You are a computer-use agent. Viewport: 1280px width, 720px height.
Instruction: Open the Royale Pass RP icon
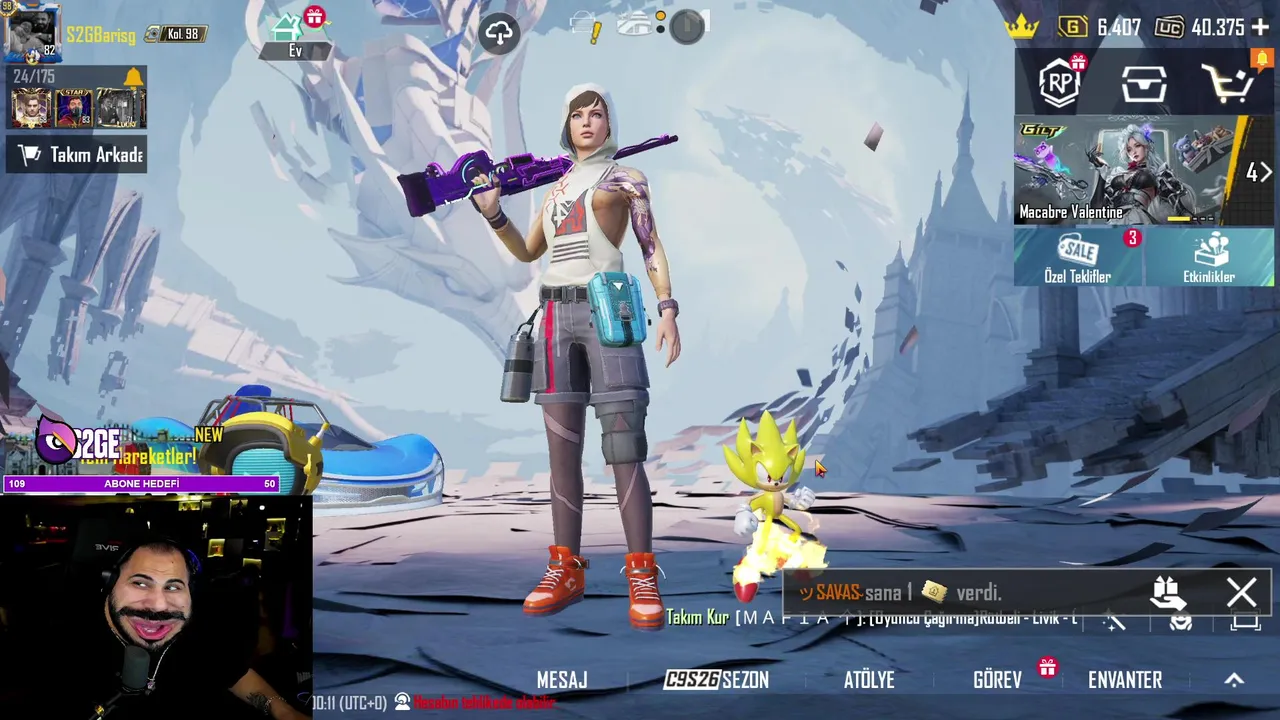1060,84
